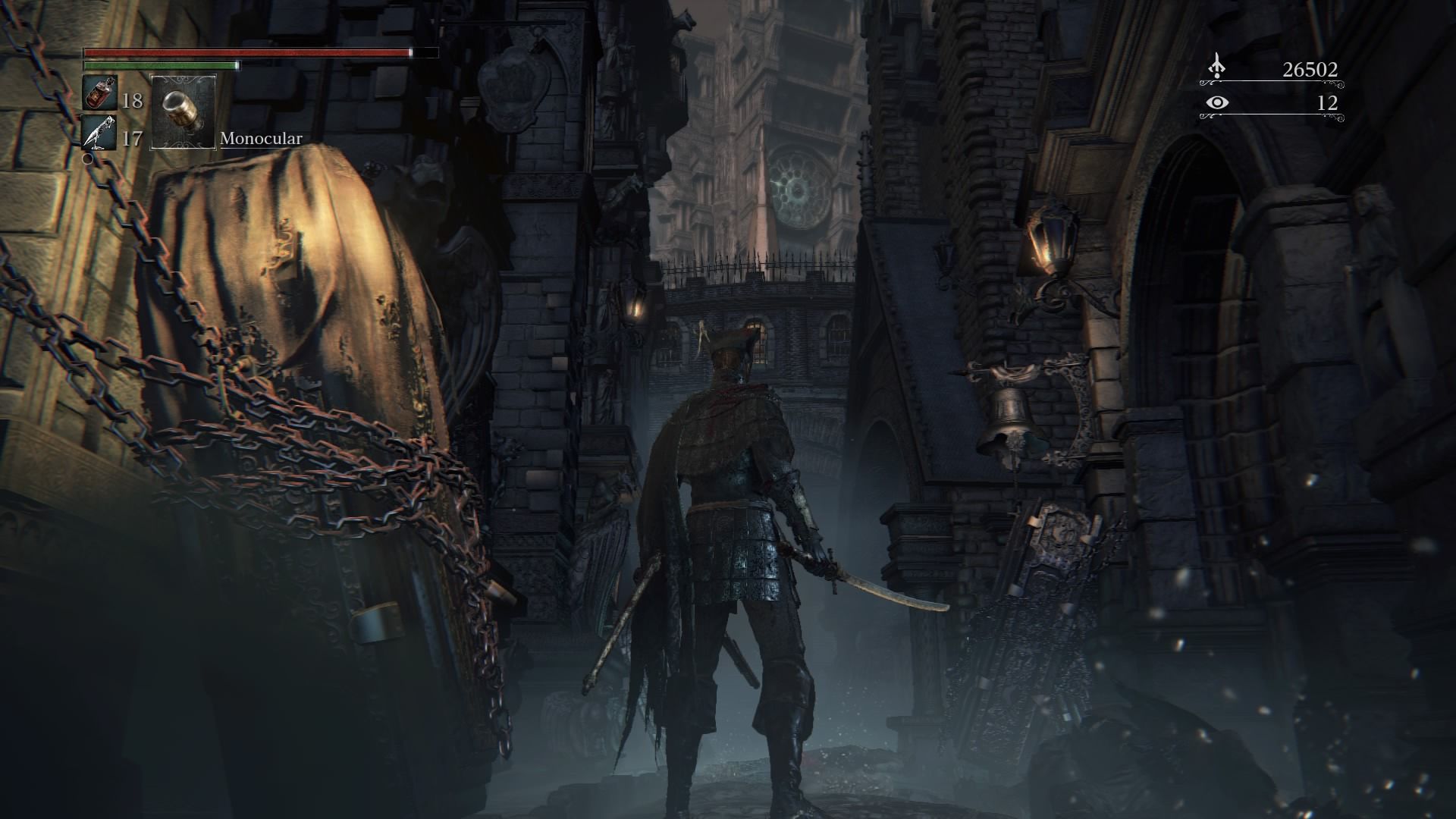
Task: Open the Monocular item slot
Action: point(182,114)
